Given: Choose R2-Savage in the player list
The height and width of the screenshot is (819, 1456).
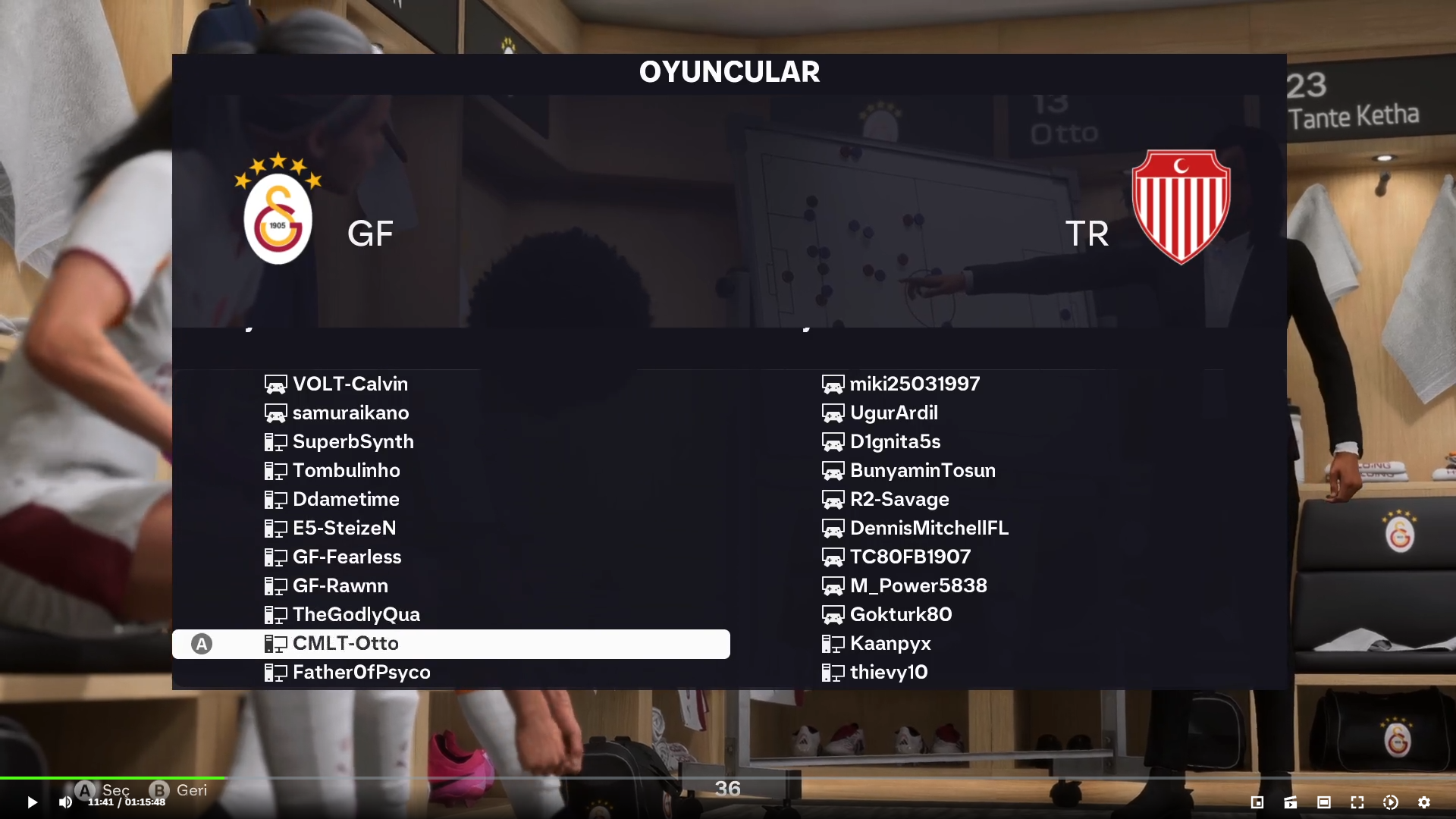Looking at the screenshot, I should pos(899,499).
